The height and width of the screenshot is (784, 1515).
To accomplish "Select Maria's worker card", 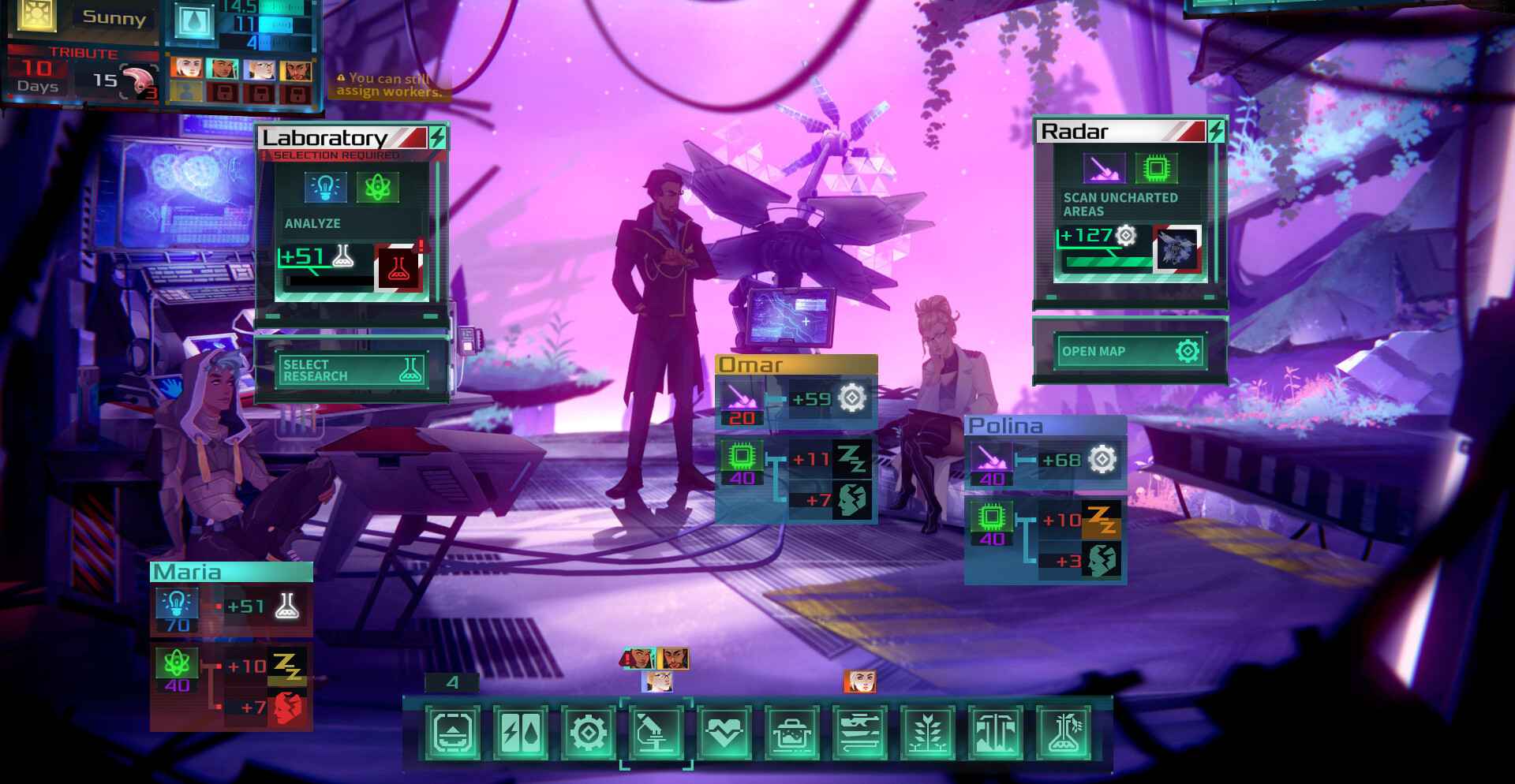I will pos(231,572).
